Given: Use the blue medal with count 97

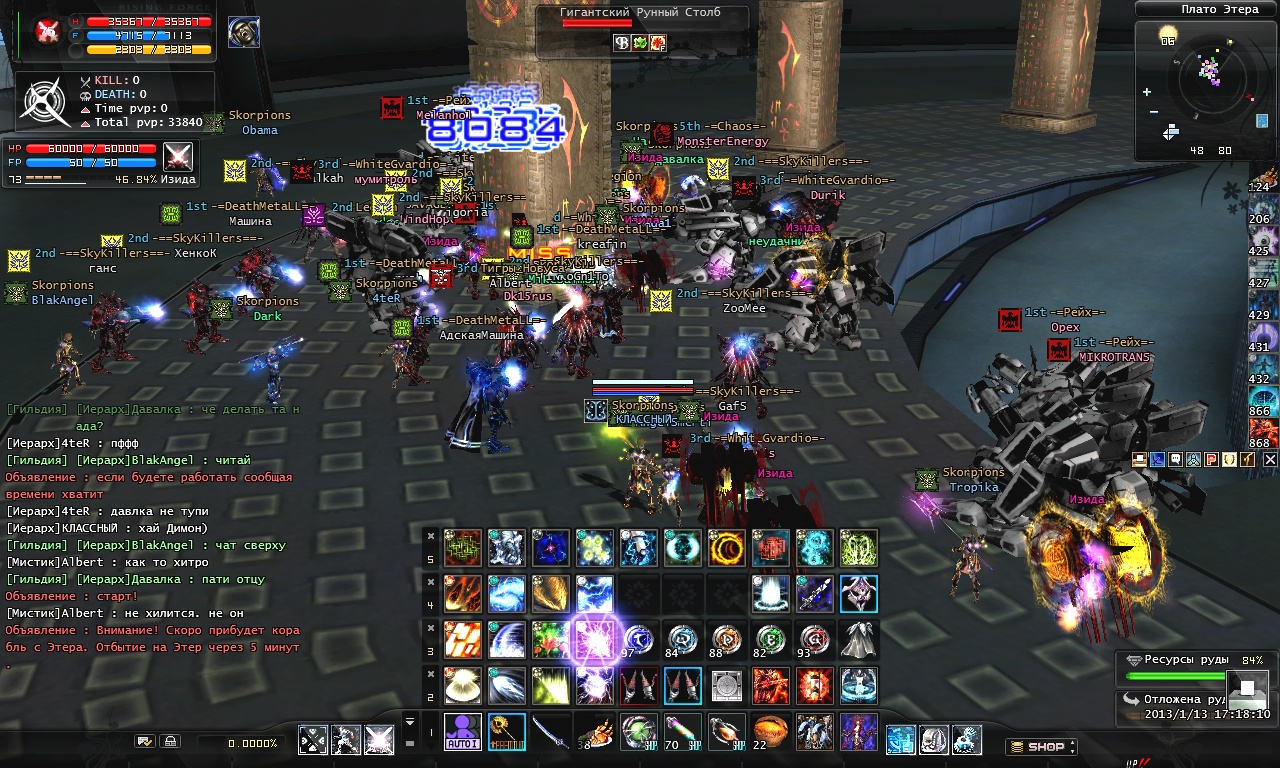Looking at the screenshot, I should tap(638, 640).
